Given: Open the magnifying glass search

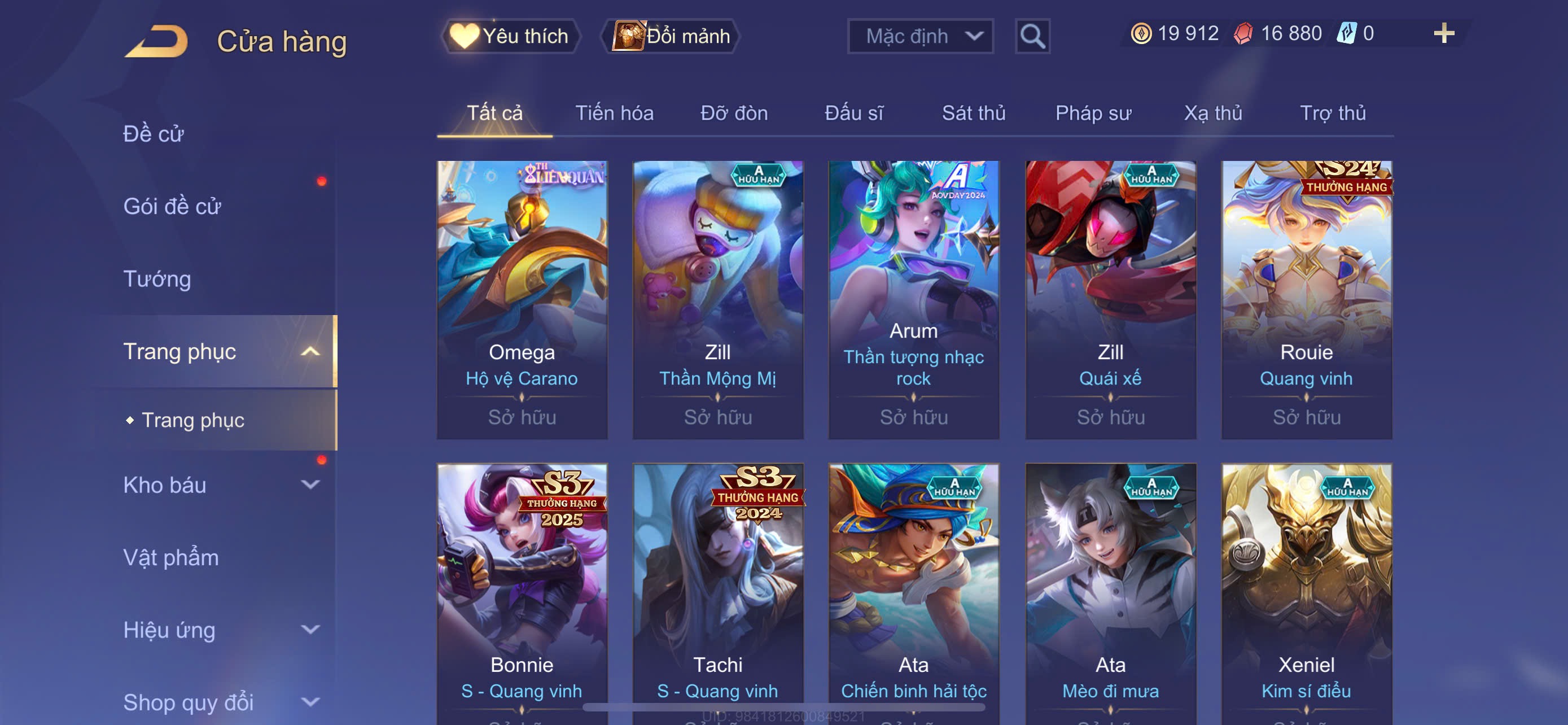Looking at the screenshot, I should pyautogui.click(x=1032, y=36).
